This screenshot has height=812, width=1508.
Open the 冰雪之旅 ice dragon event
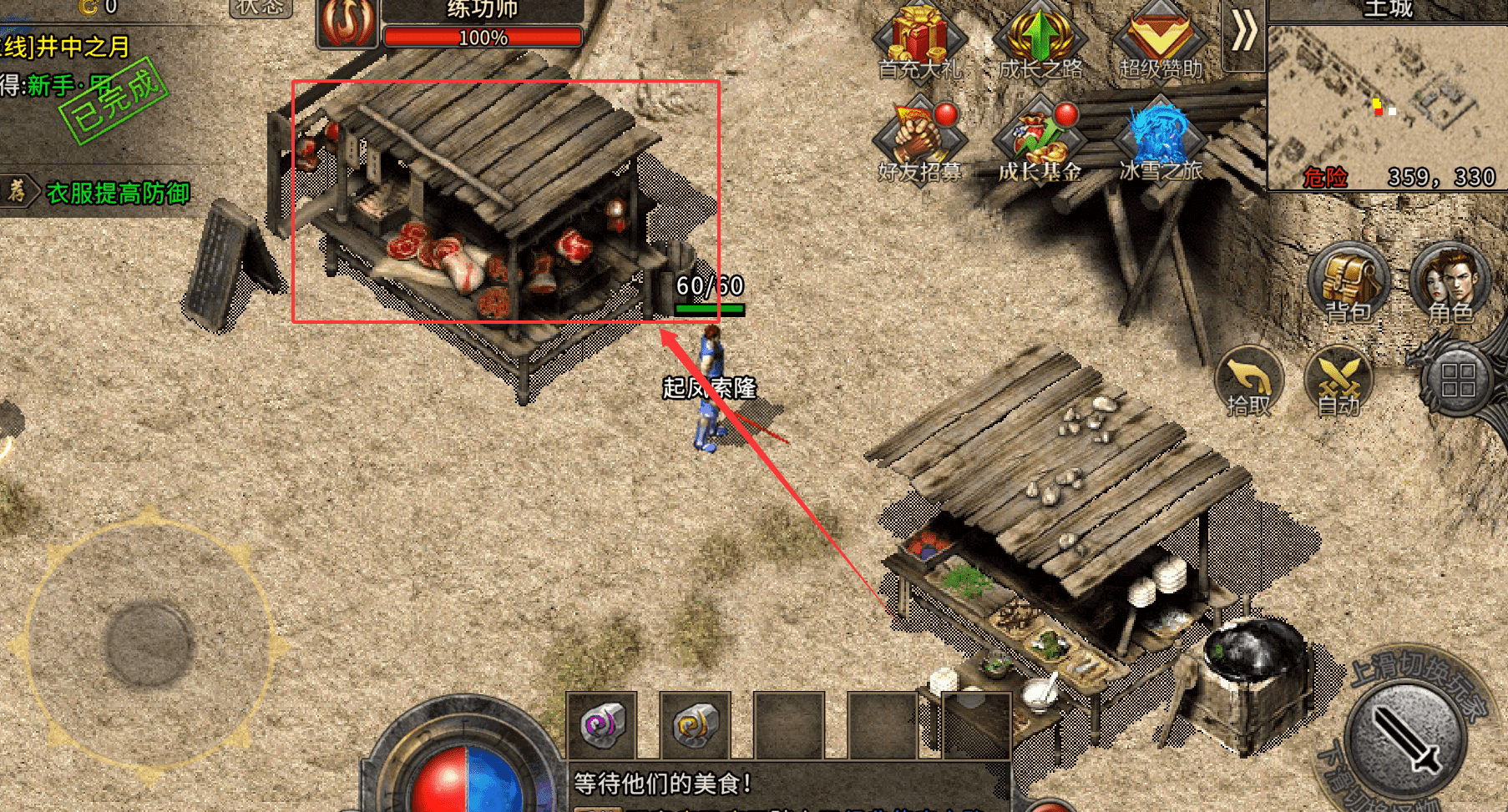point(1160,140)
